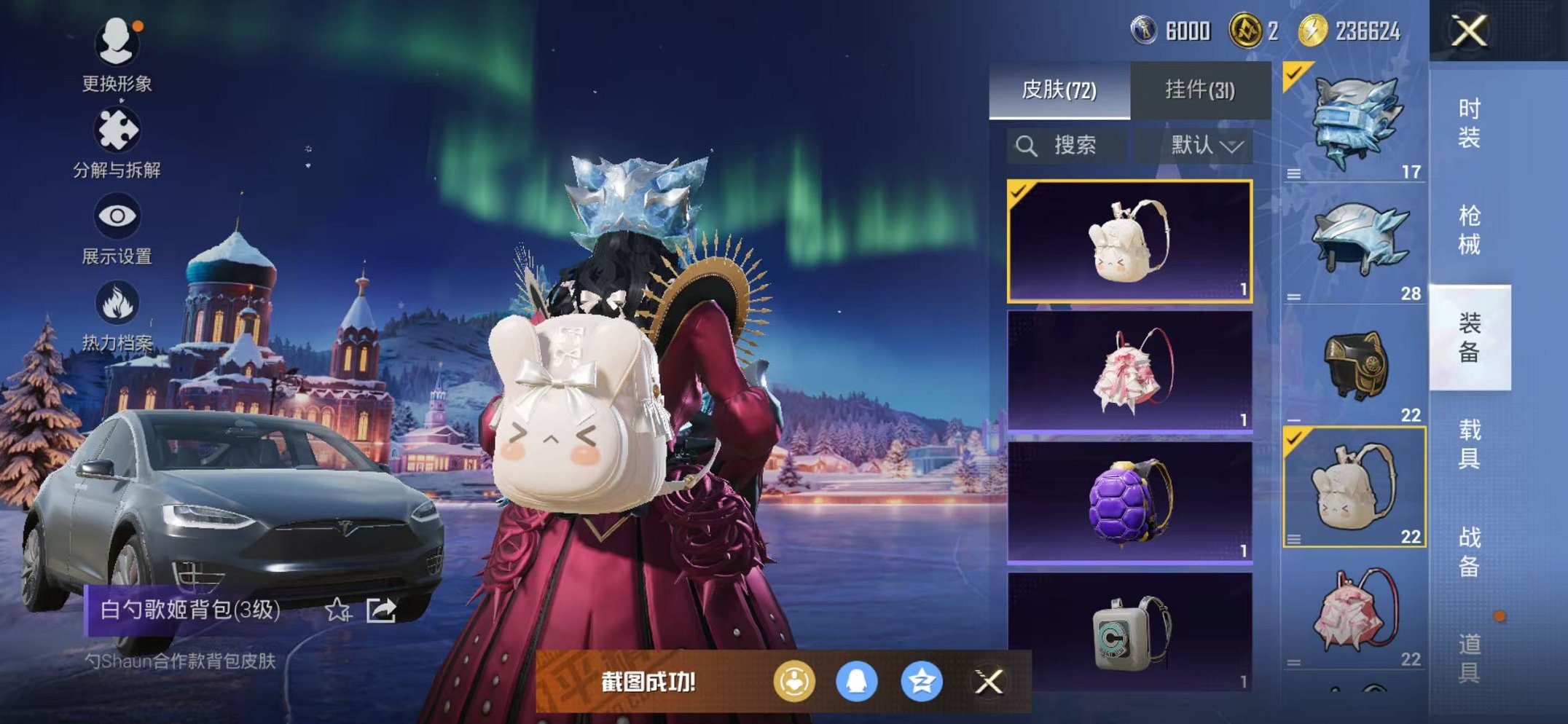Open 展示设置 via the eye icon
The width and height of the screenshot is (1568, 724).
click(119, 215)
